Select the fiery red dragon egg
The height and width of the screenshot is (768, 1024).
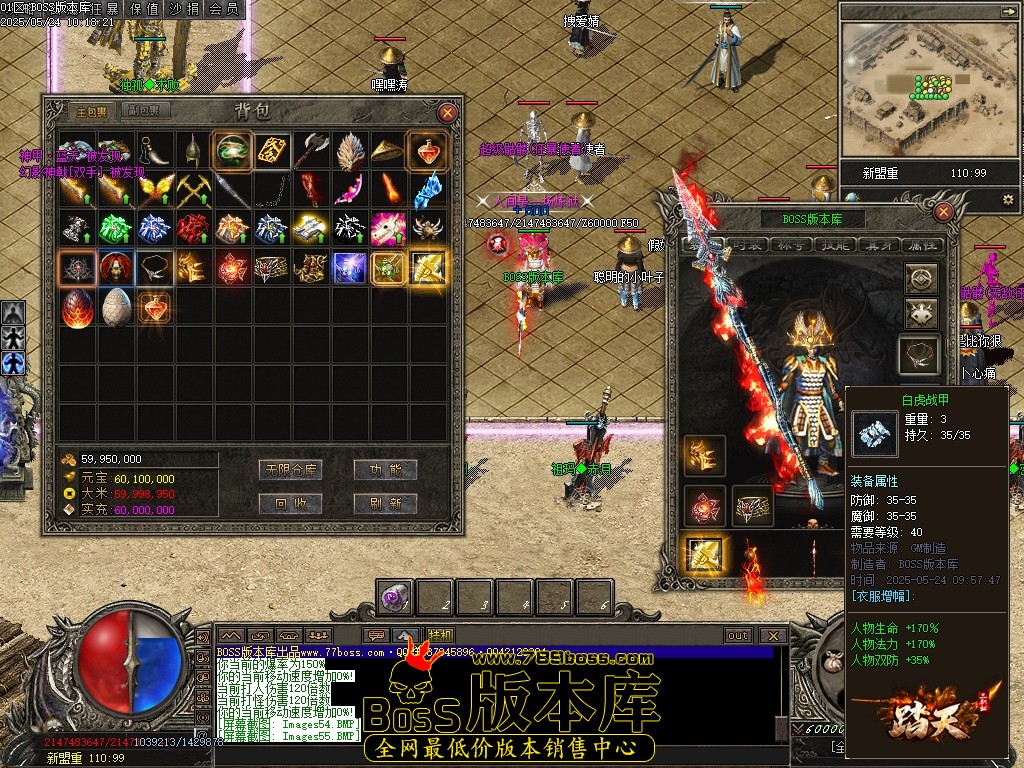77,307
